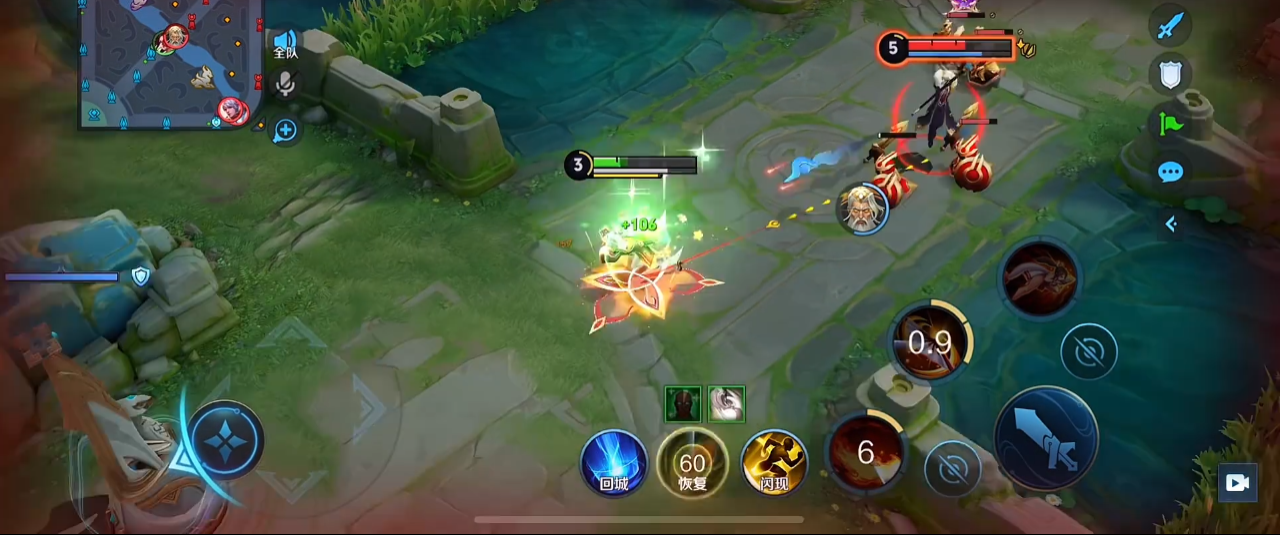
Task: Collapse the right-side signal panel arrow
Action: click(x=1171, y=224)
